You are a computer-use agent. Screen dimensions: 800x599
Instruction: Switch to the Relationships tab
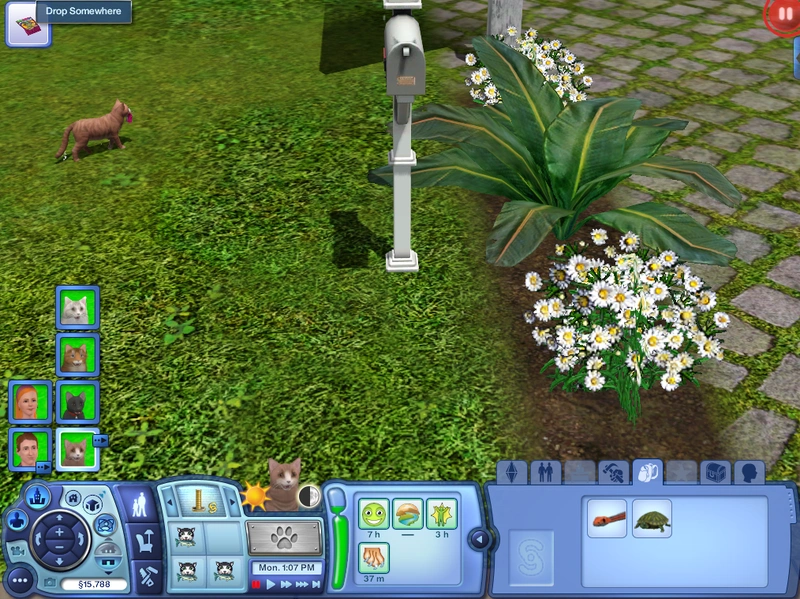pyautogui.click(x=545, y=471)
